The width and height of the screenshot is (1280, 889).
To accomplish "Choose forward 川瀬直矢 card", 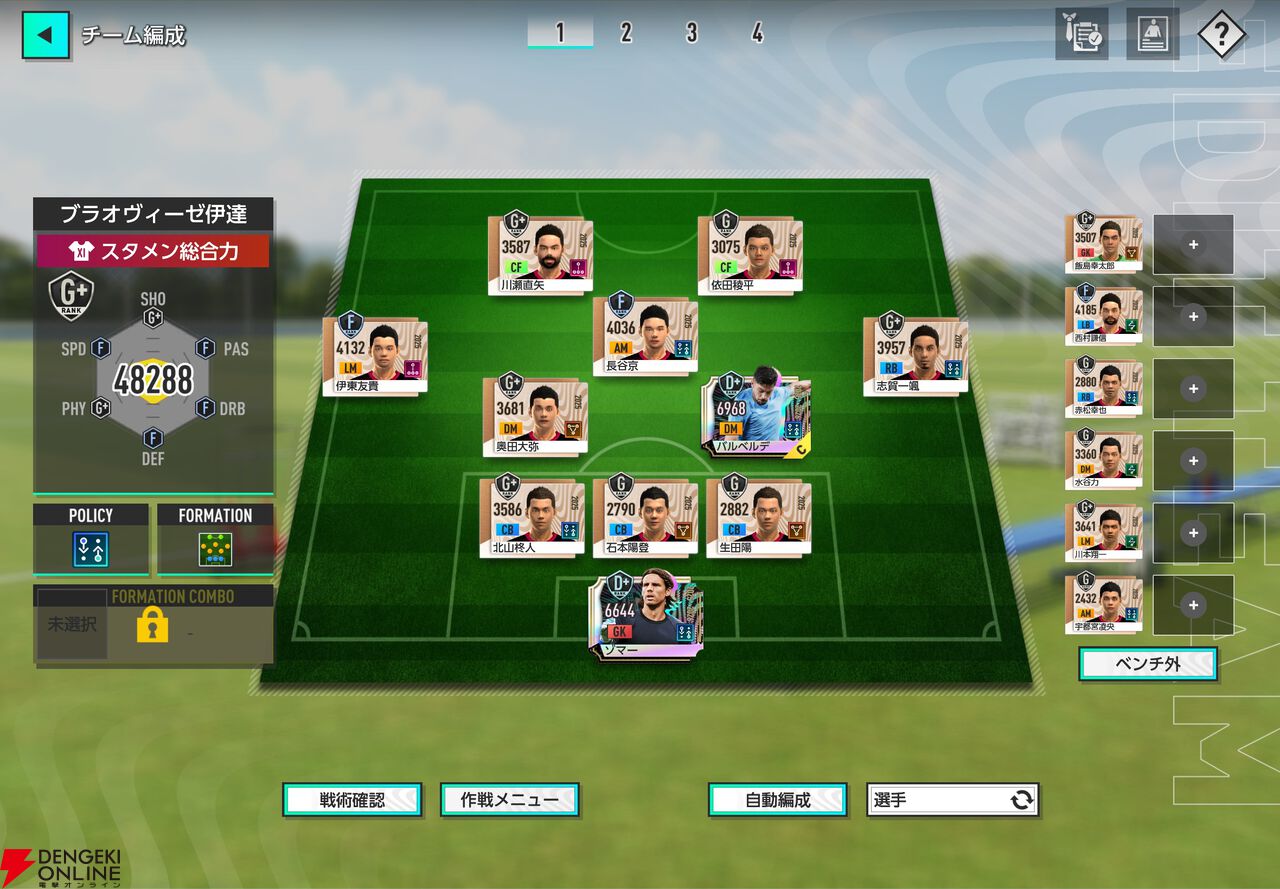I will [x=540, y=253].
